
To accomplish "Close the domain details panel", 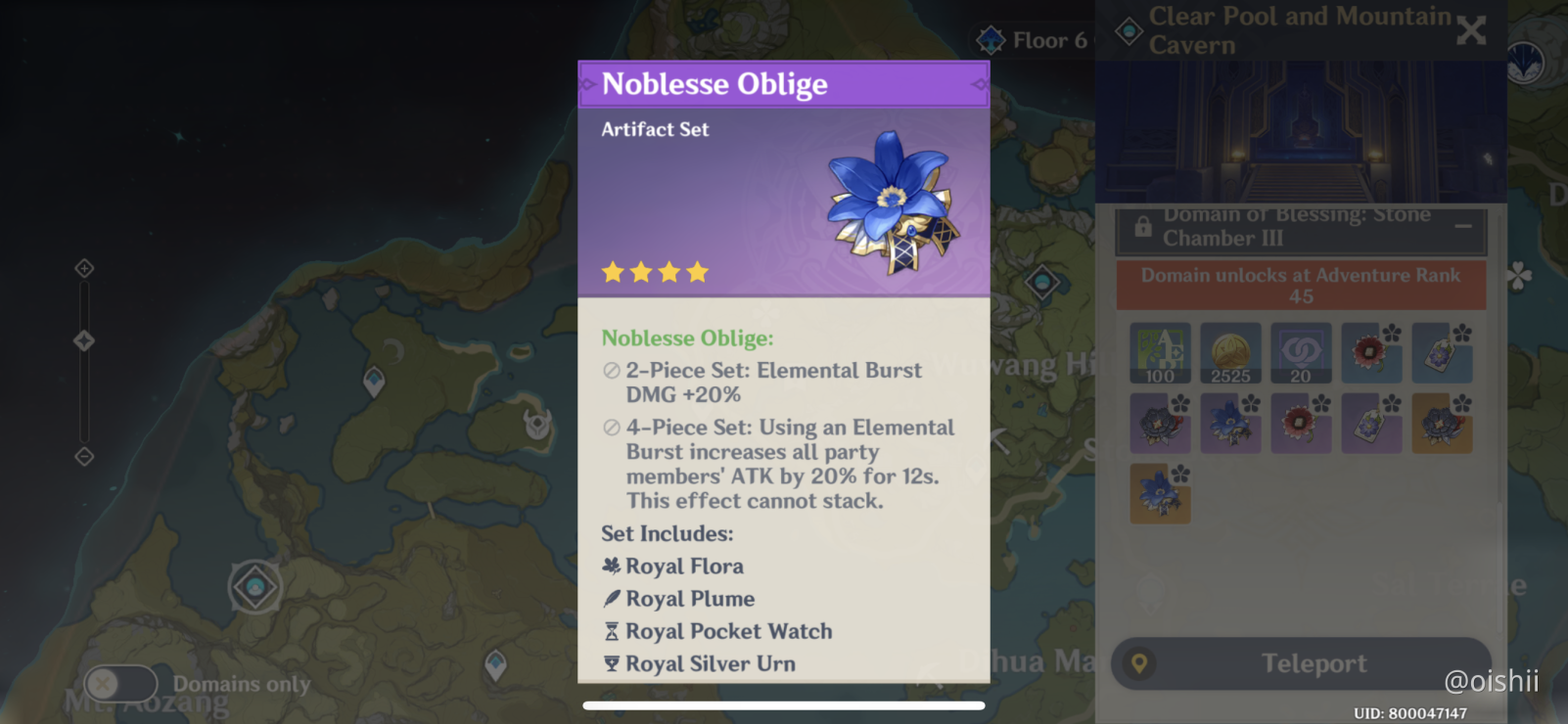I will (1471, 30).
